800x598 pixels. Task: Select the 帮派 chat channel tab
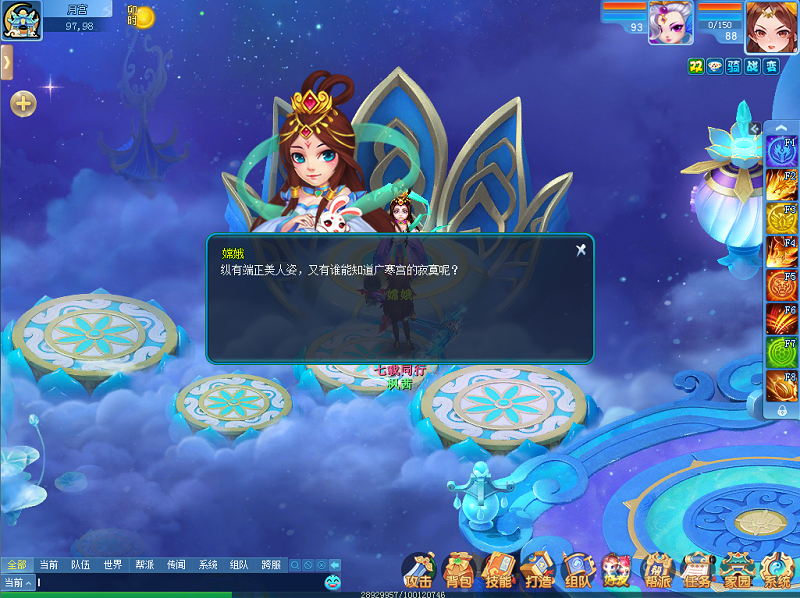(144, 565)
